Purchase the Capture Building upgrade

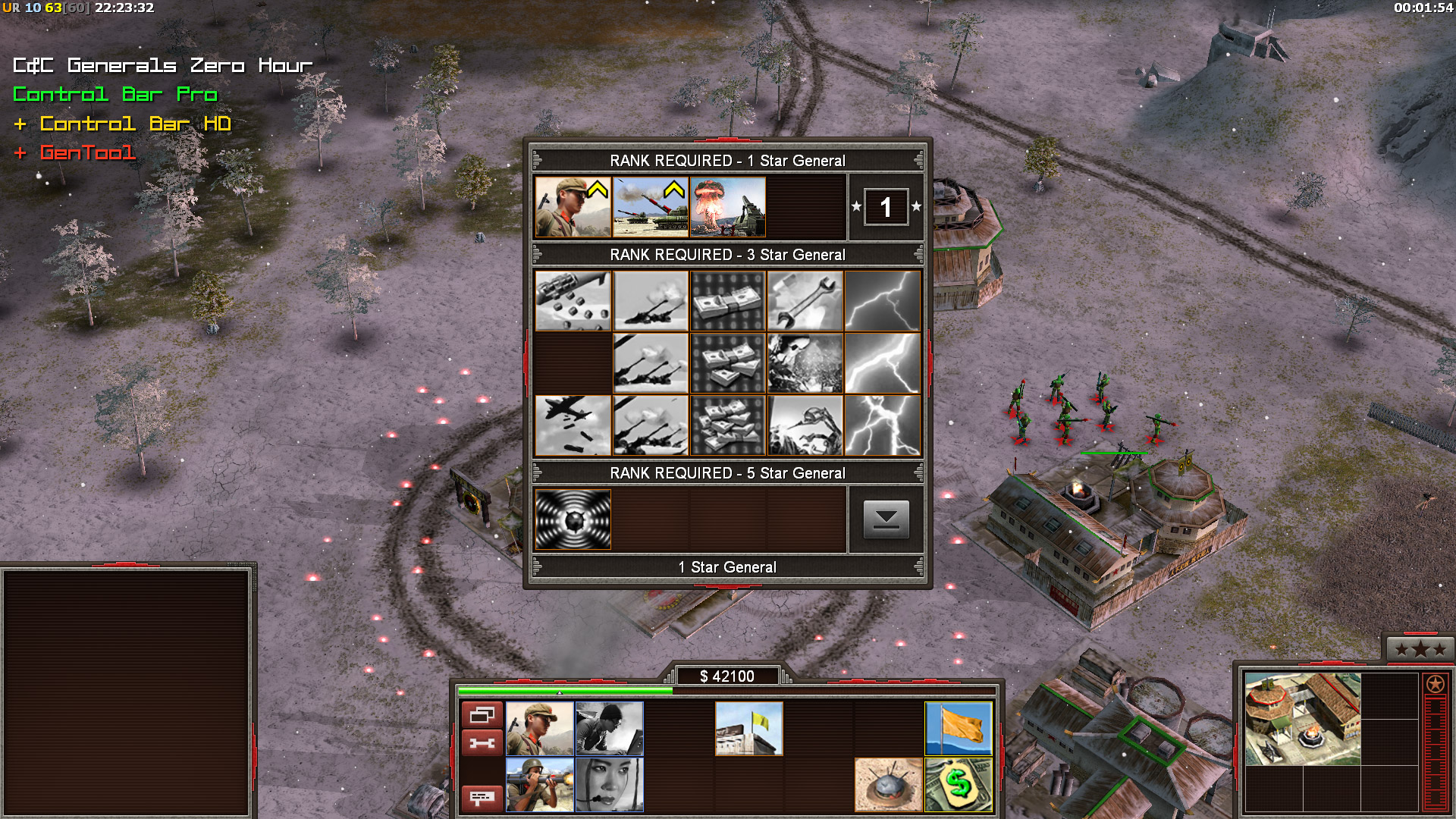coord(748,729)
